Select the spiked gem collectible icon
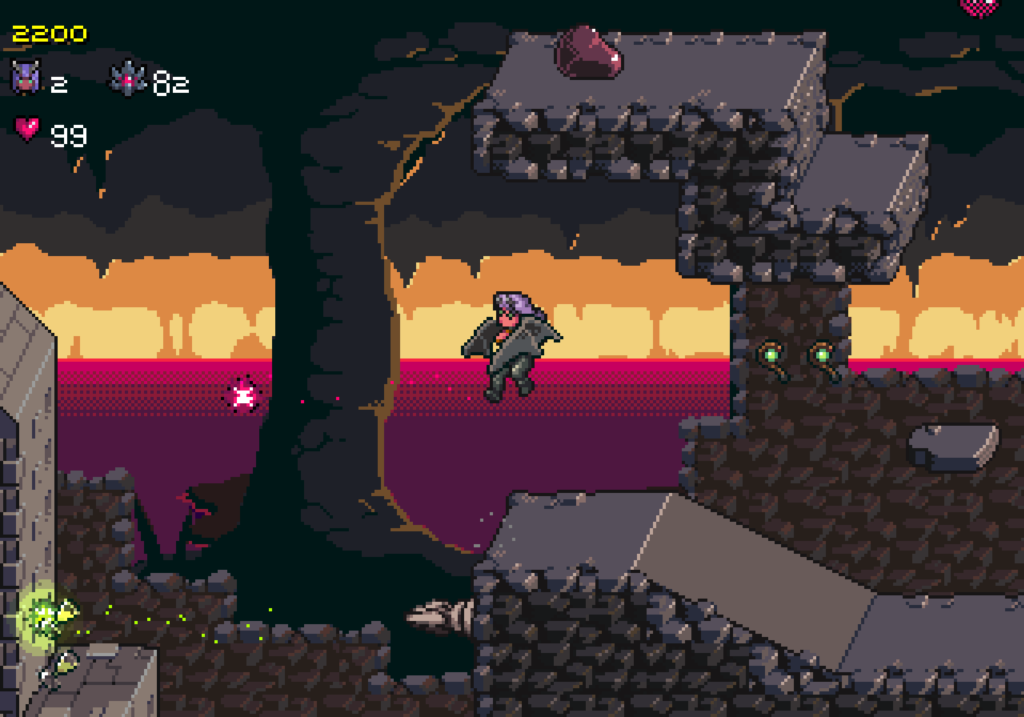This screenshot has width=1024, height=717. pos(129,79)
